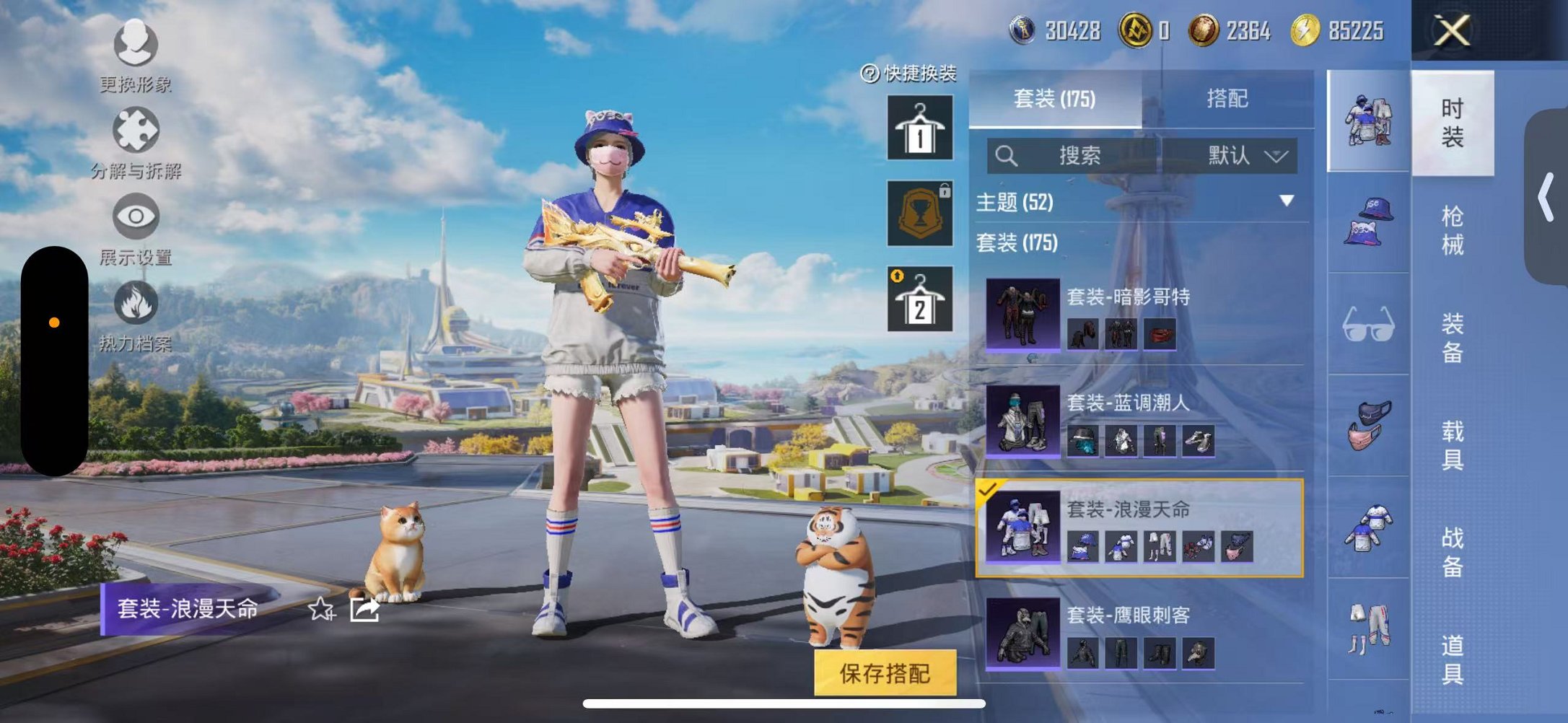Switch to the 搭配 tab
The image size is (1568, 723).
1227,99
